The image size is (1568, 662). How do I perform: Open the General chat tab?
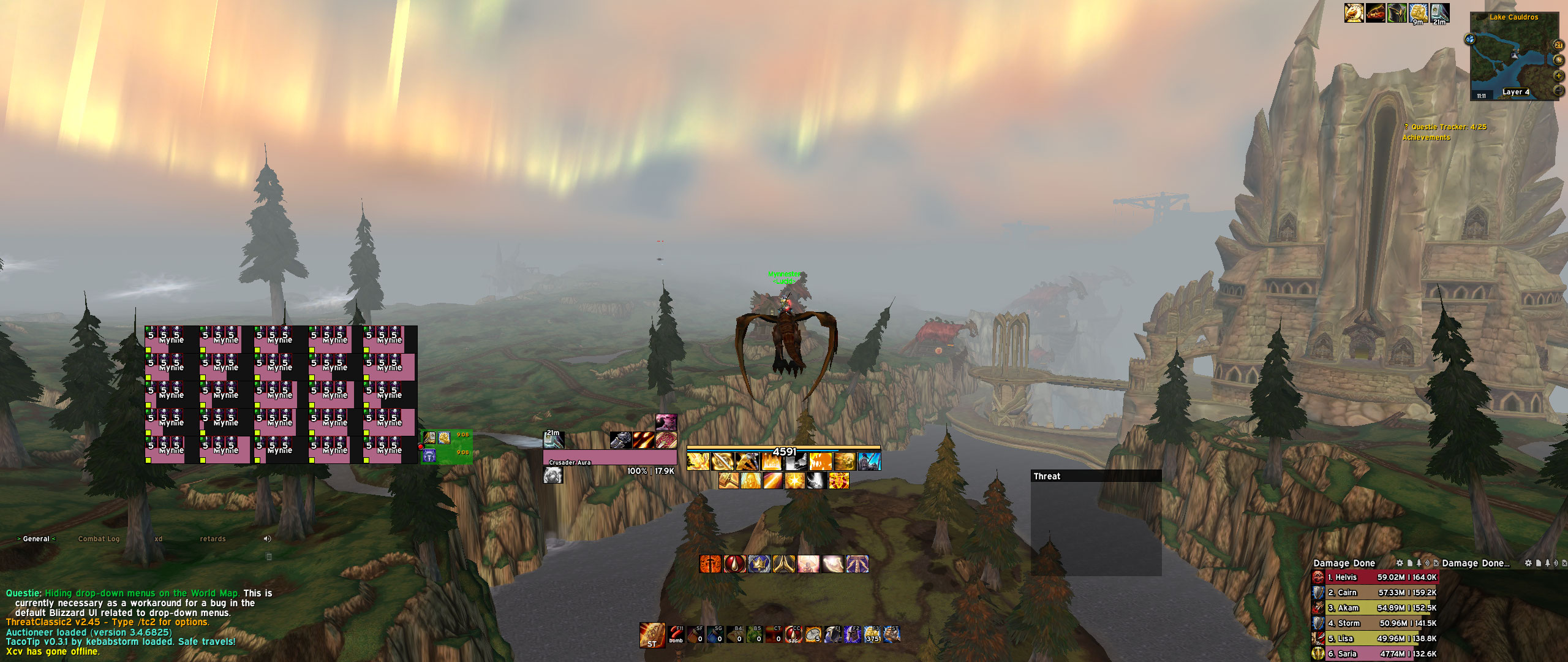(x=36, y=539)
